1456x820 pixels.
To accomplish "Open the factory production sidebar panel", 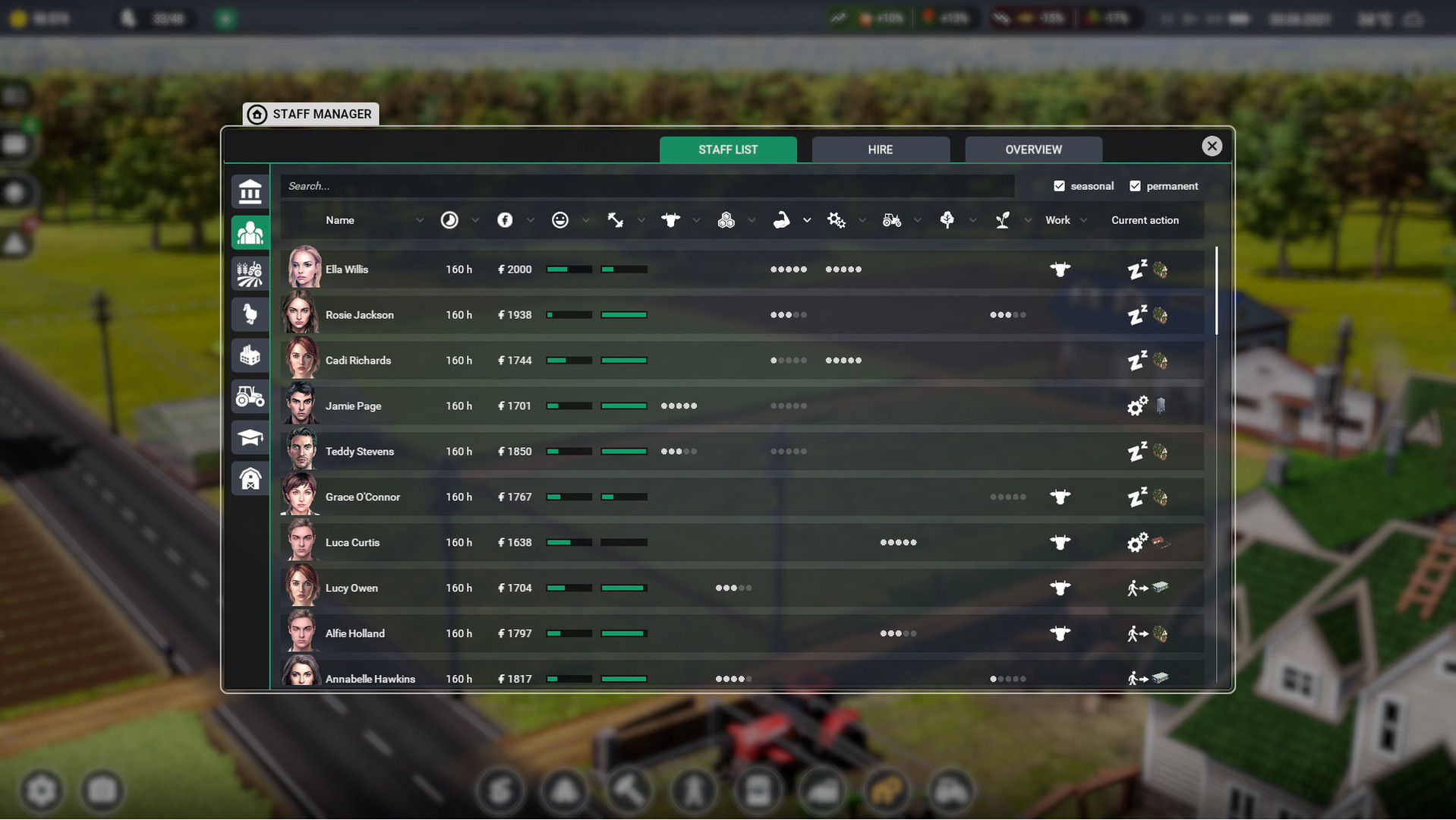I will tap(250, 355).
